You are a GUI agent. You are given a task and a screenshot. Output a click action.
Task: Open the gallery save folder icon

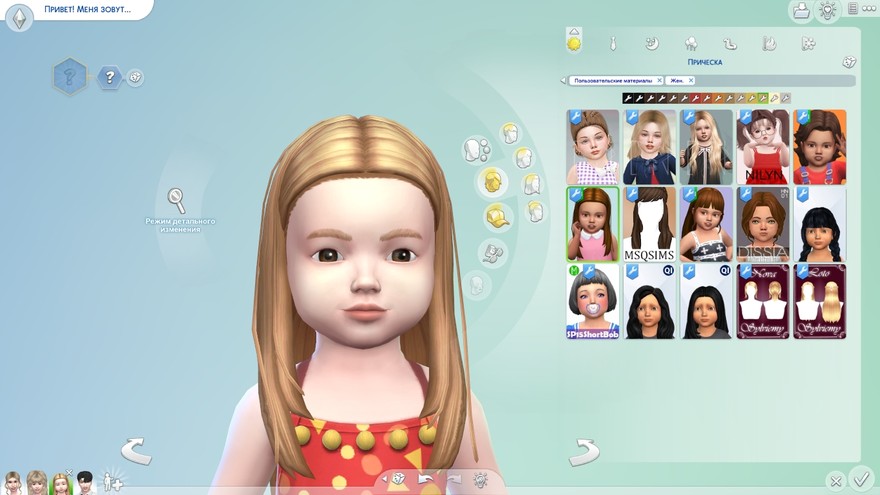tap(800, 11)
